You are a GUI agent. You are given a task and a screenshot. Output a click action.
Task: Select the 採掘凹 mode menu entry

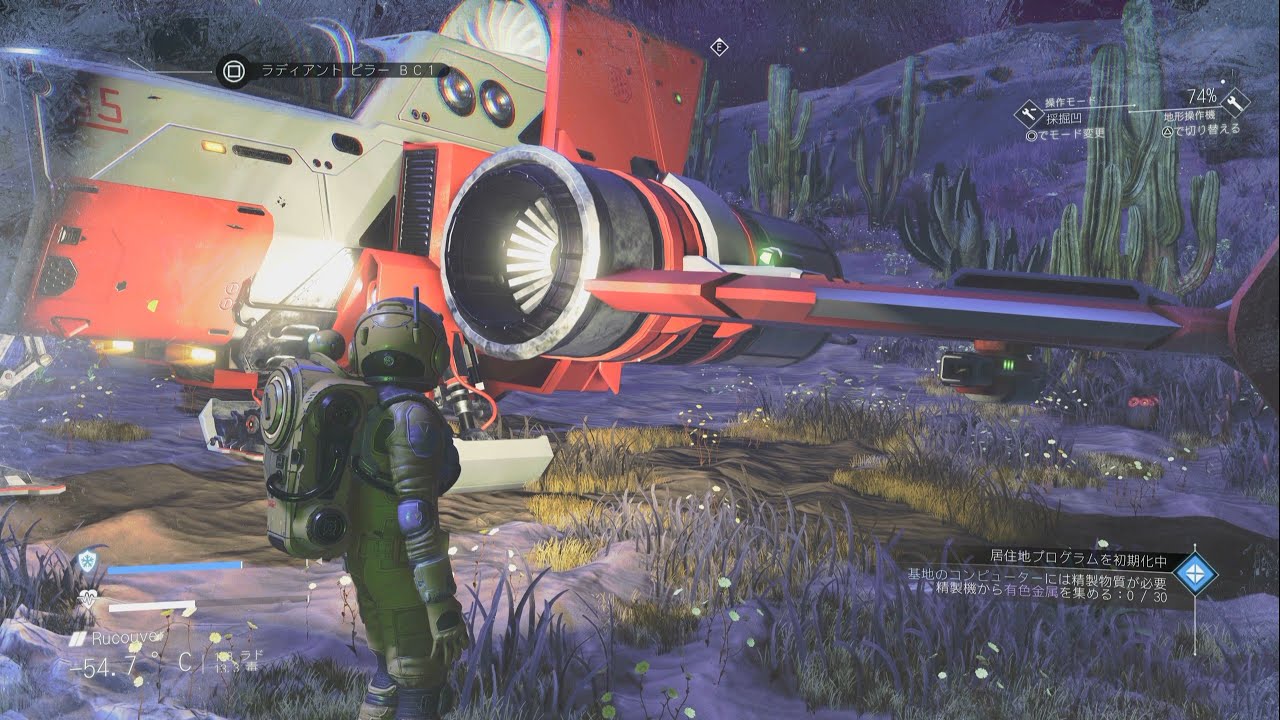pyautogui.click(x=1063, y=118)
